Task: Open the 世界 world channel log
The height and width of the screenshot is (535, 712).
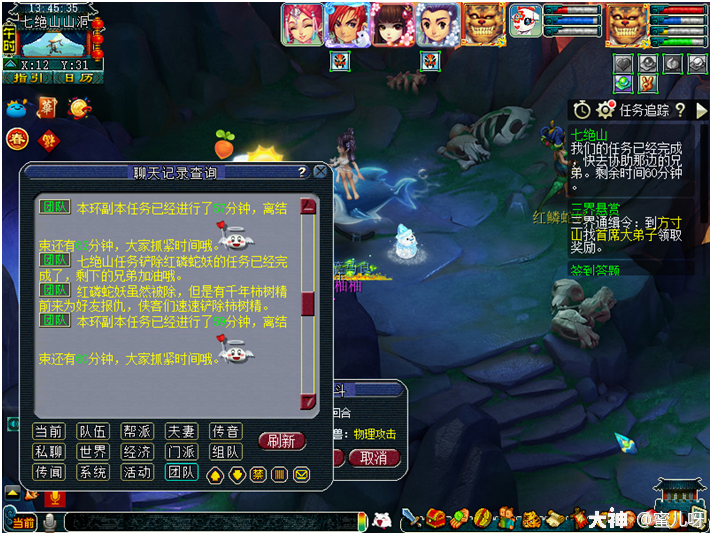Action: click(x=92, y=452)
